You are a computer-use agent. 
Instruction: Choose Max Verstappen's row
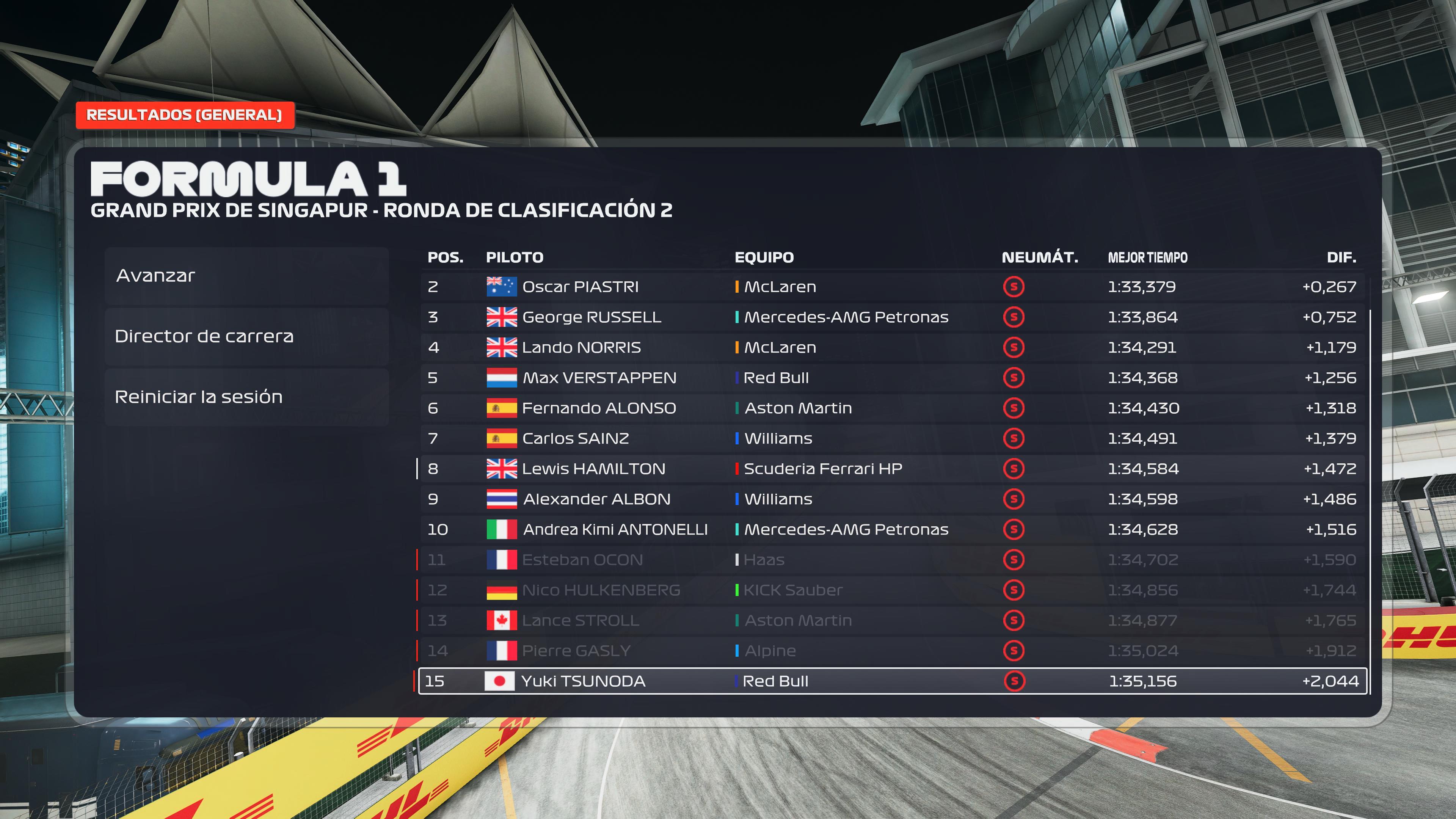tap(892, 378)
